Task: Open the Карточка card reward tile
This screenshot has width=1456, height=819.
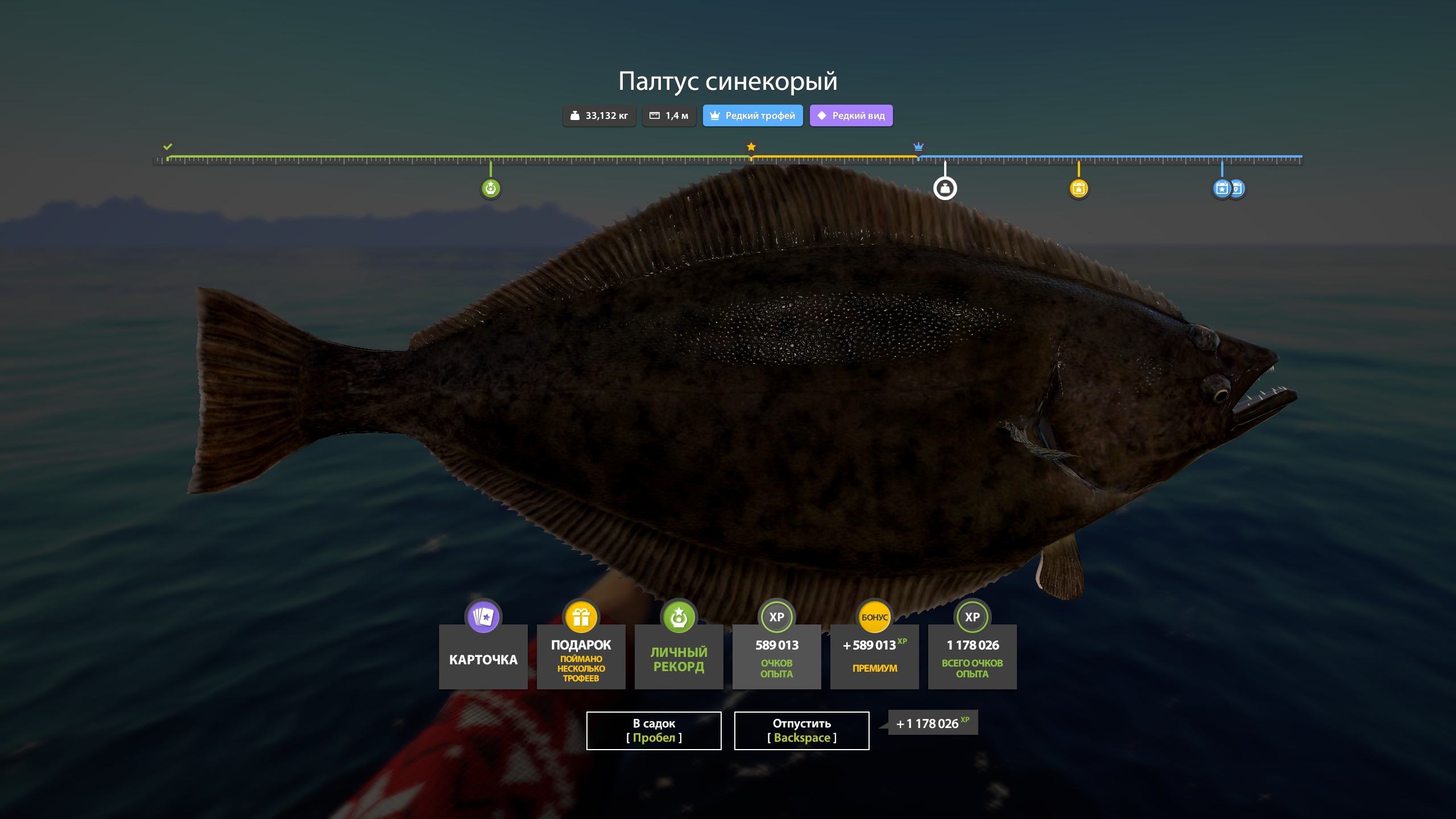Action: [483, 656]
